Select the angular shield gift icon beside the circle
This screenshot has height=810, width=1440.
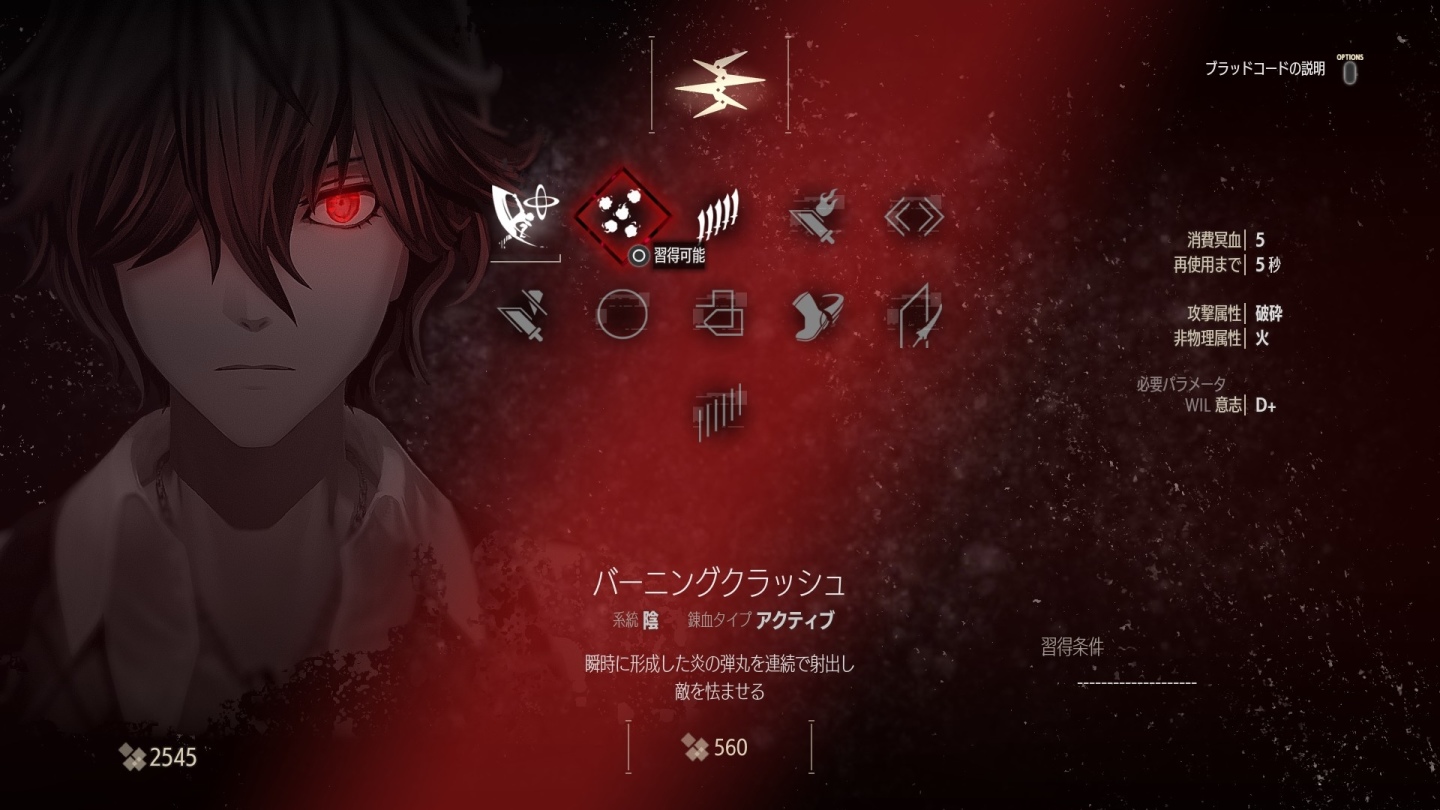(718, 318)
